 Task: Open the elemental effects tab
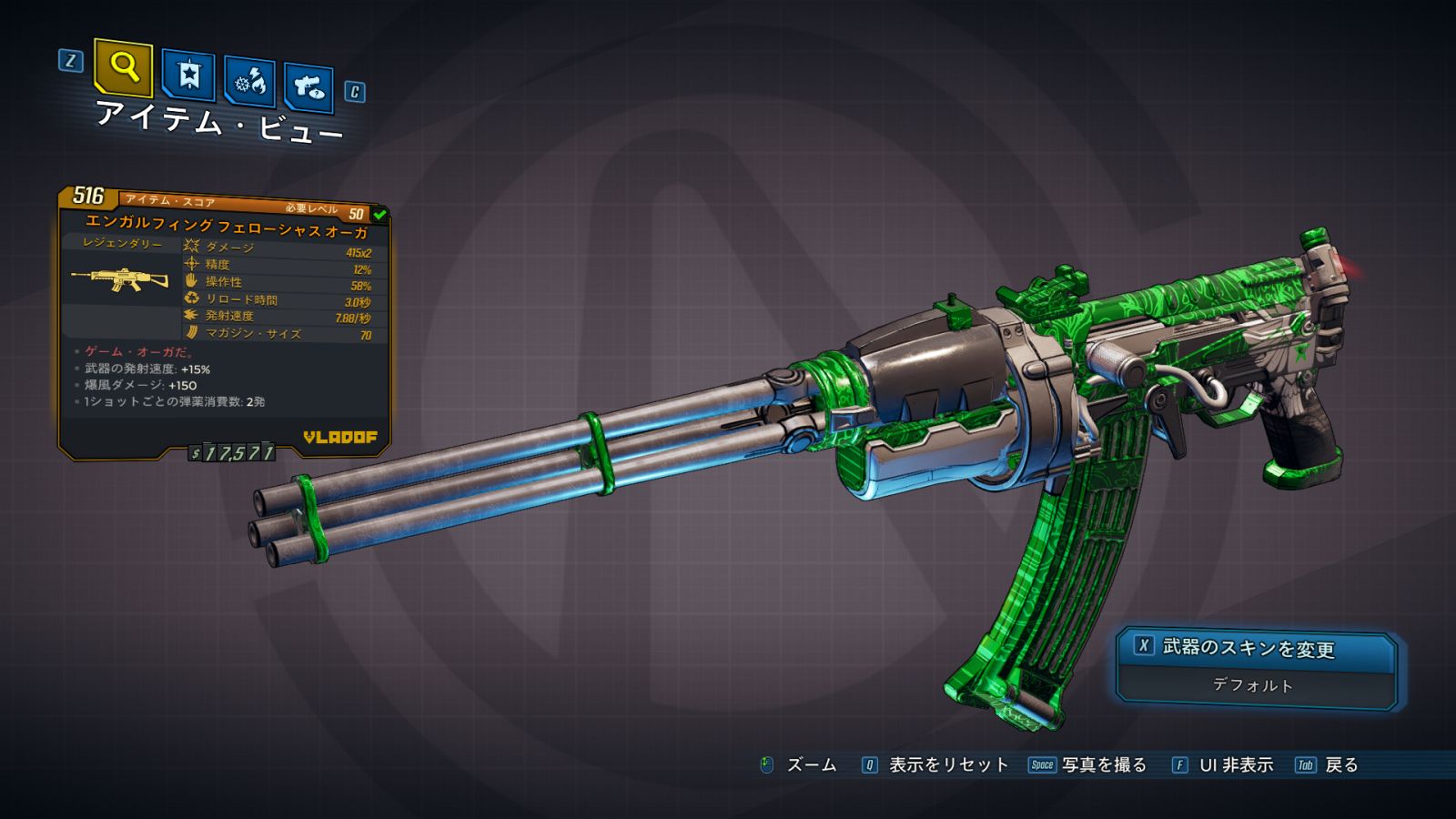[249, 81]
